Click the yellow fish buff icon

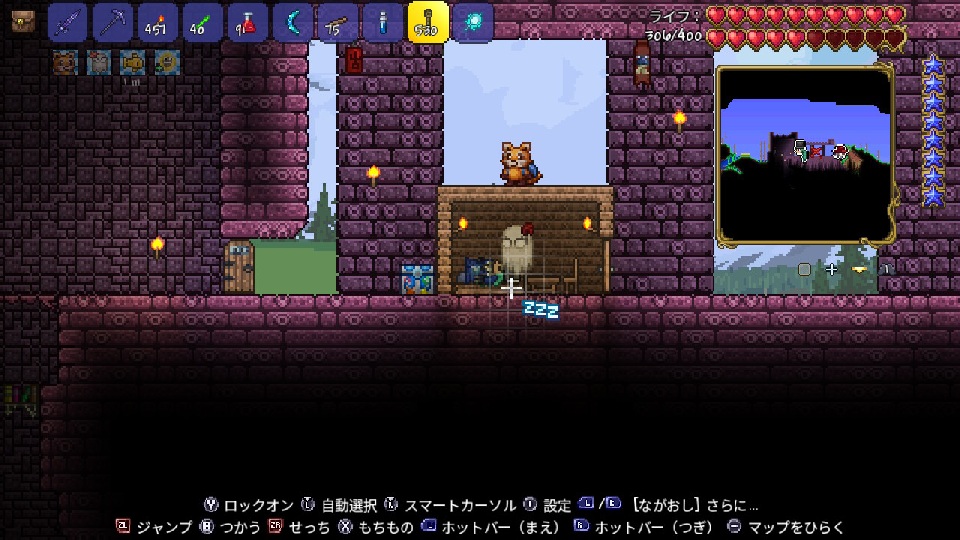[x=132, y=63]
